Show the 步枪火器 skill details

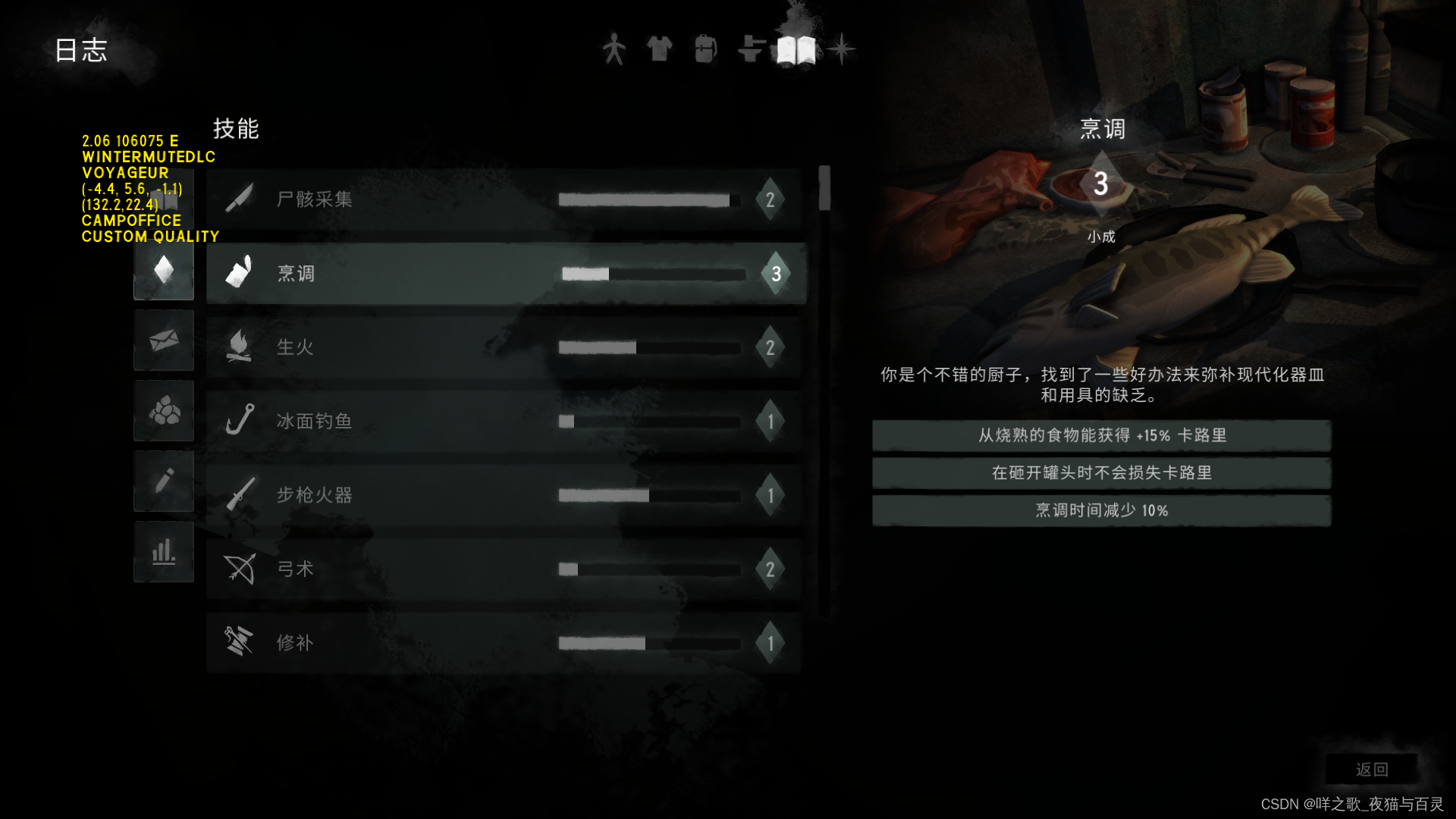504,495
